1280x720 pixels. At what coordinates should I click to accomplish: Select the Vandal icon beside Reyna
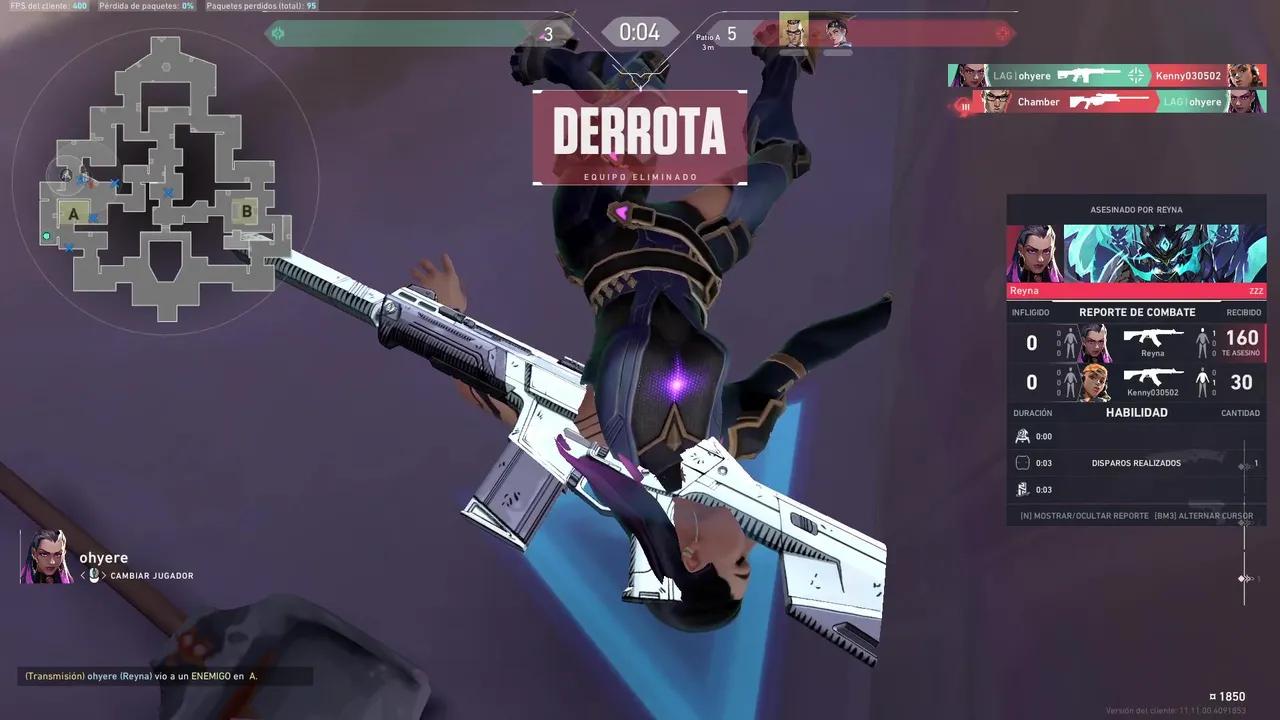click(1153, 337)
